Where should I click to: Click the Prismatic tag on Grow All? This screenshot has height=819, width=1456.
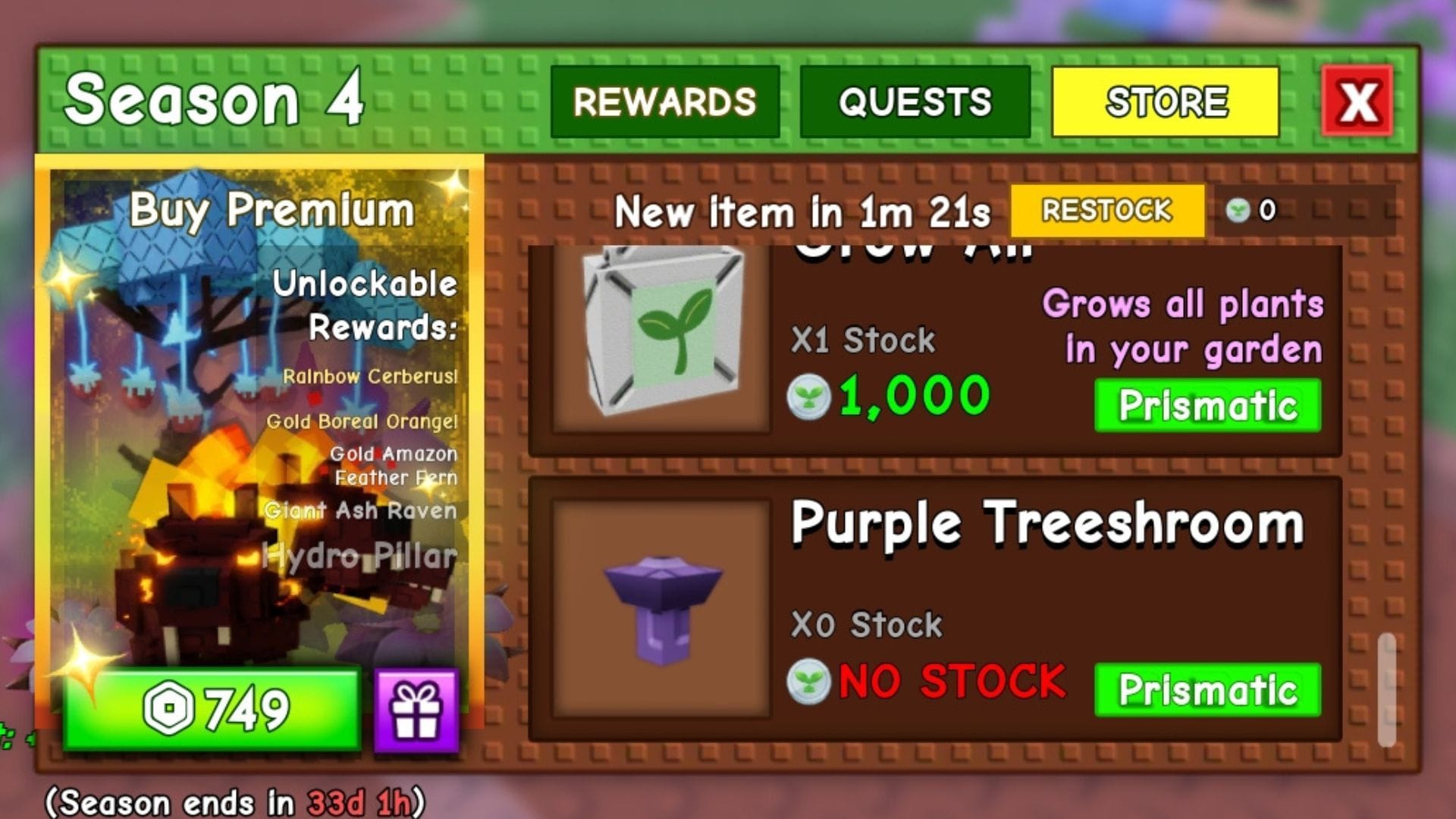(1207, 405)
